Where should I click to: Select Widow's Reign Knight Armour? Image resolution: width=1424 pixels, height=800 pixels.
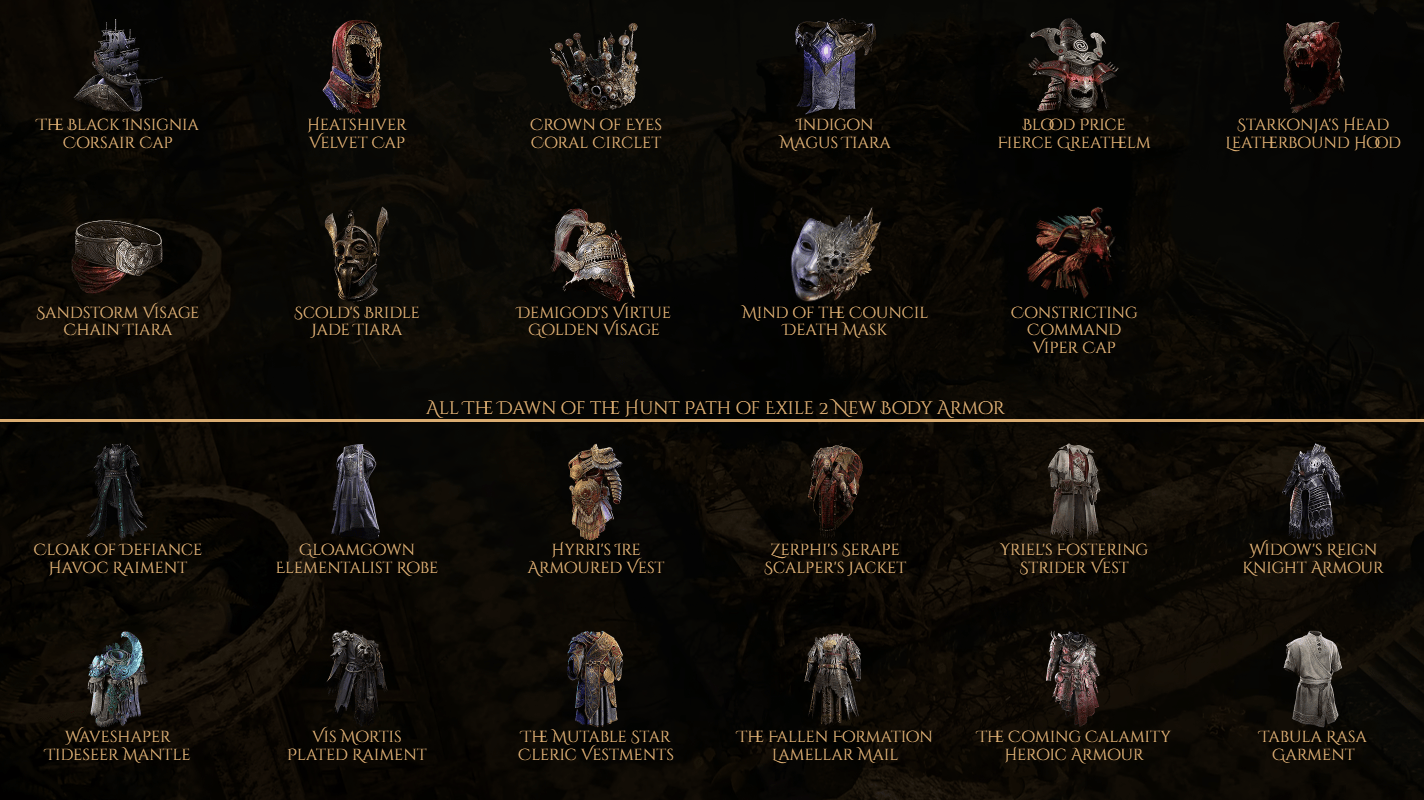coord(1313,492)
